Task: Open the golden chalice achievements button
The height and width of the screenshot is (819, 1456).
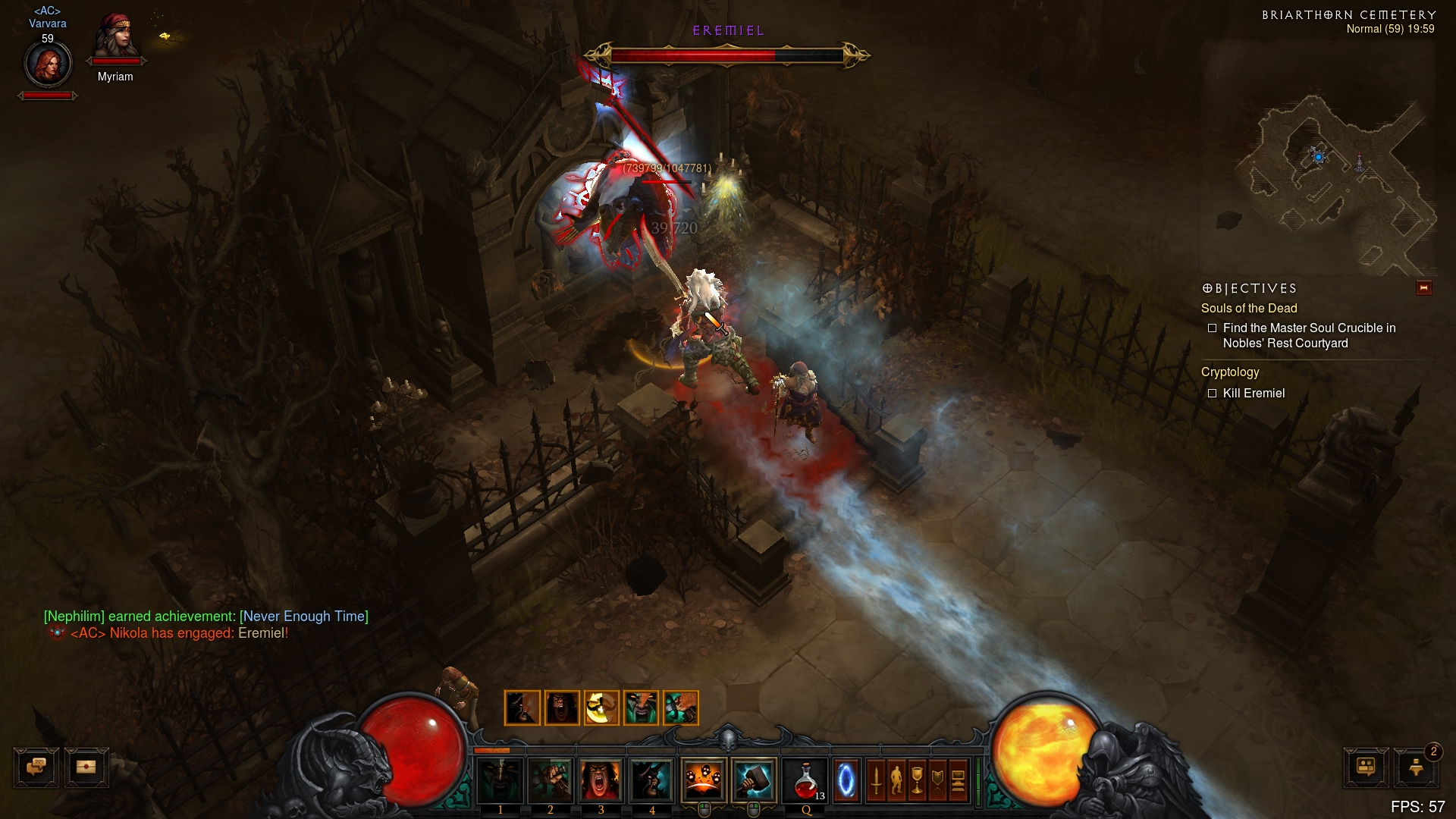Action: [917, 780]
